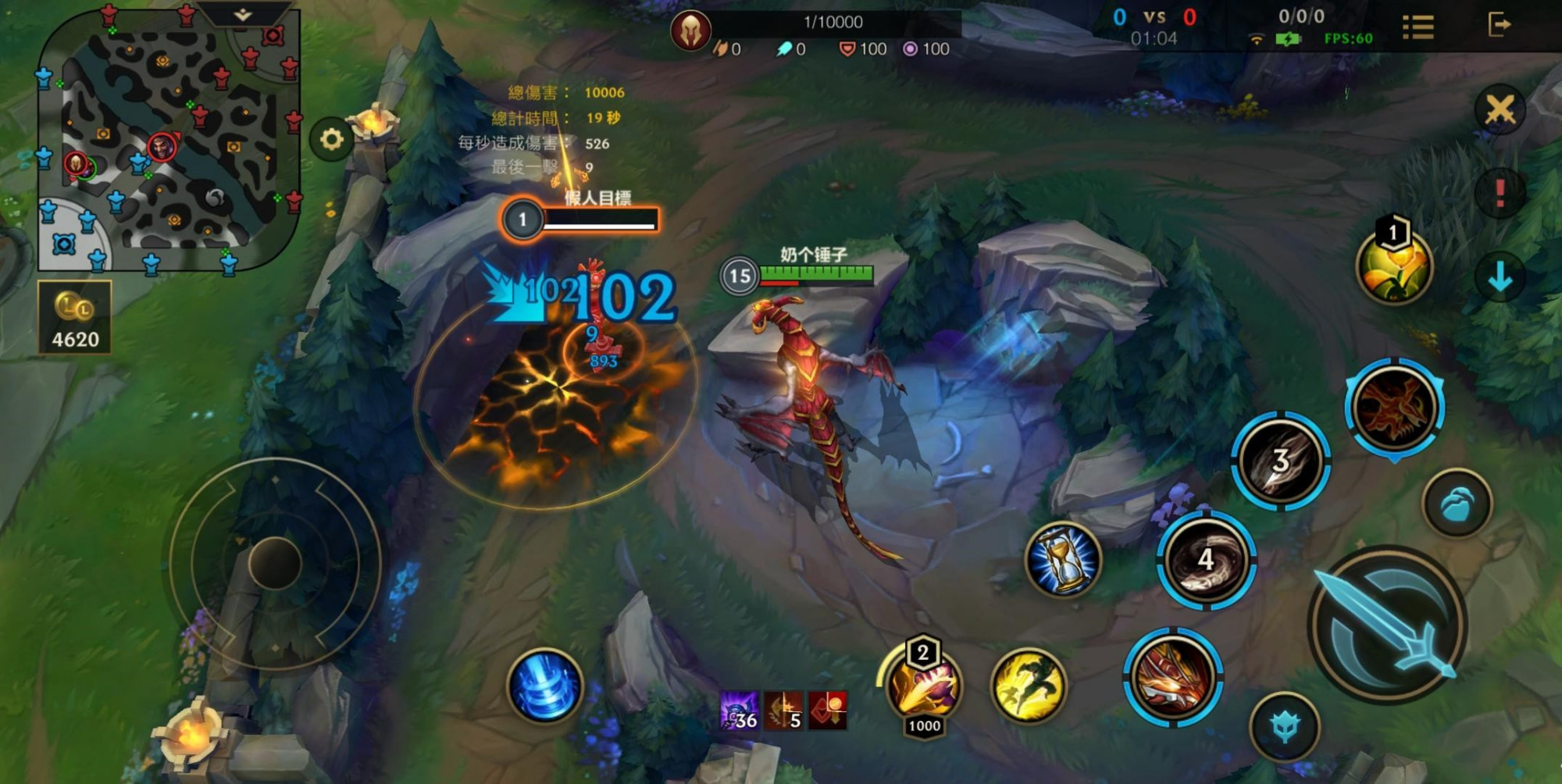Use the dragon head ability
The image size is (1562, 784).
pos(1171,677)
